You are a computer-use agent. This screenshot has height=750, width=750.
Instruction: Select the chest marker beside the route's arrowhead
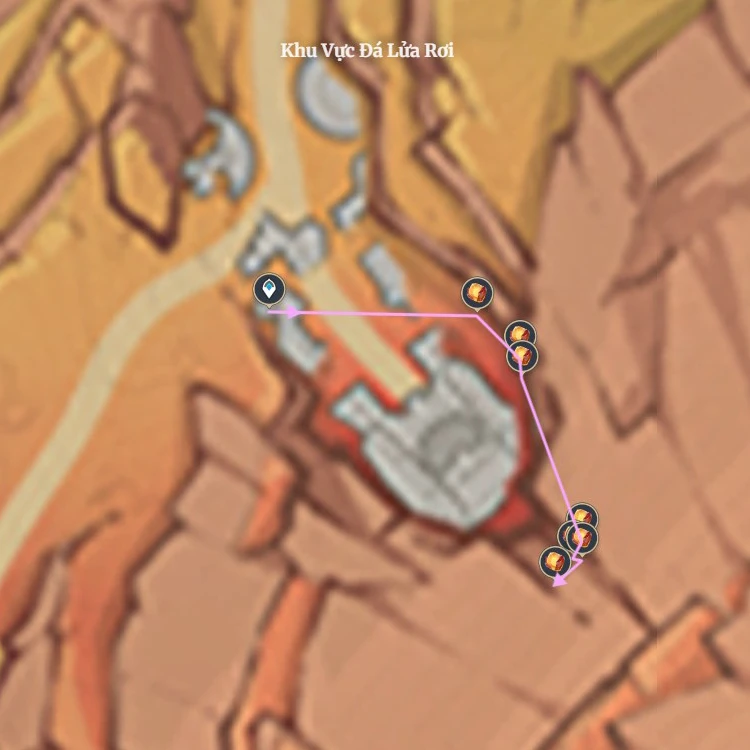click(x=554, y=562)
